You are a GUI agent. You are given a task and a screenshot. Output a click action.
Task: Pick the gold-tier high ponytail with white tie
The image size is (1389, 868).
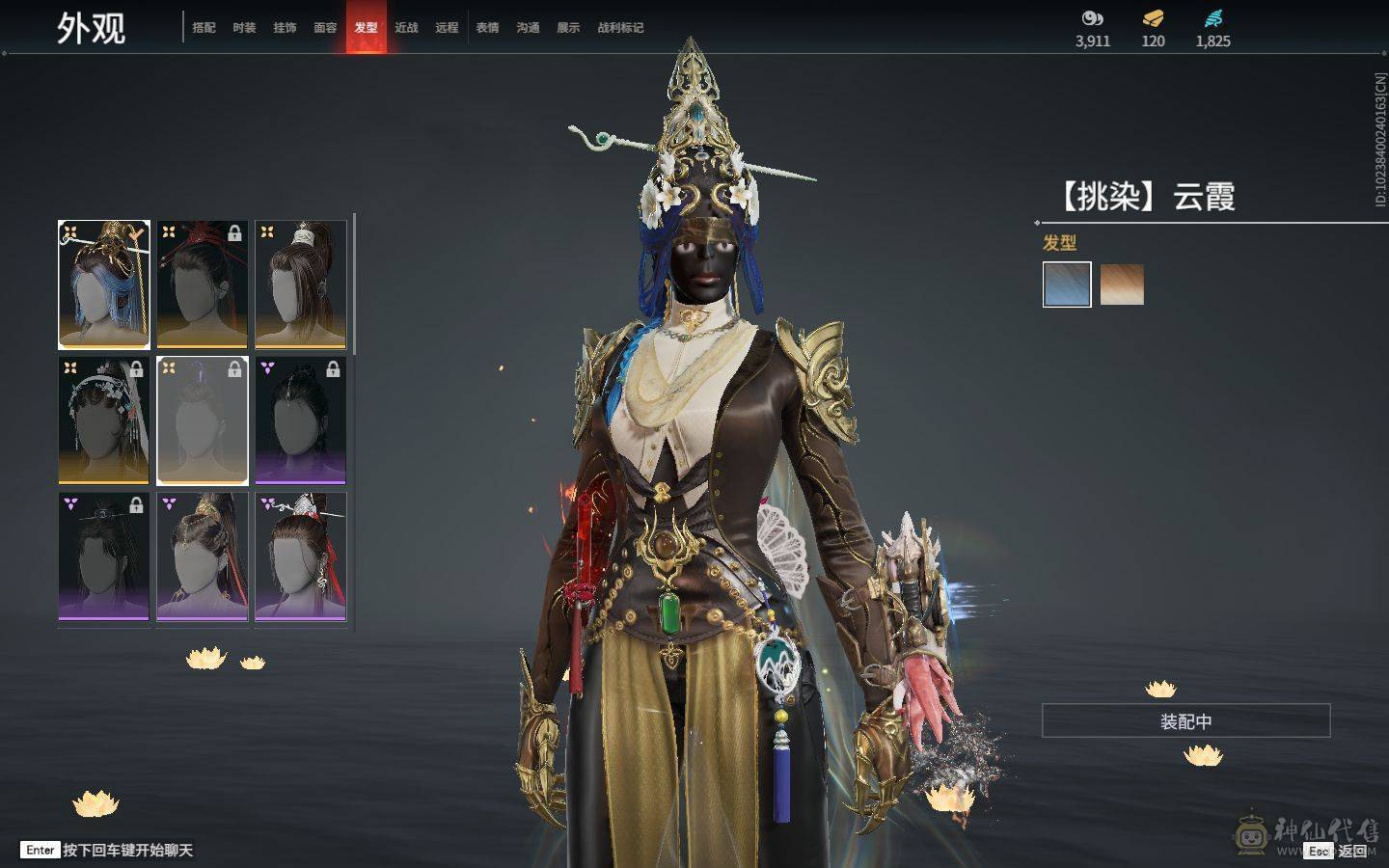301,285
